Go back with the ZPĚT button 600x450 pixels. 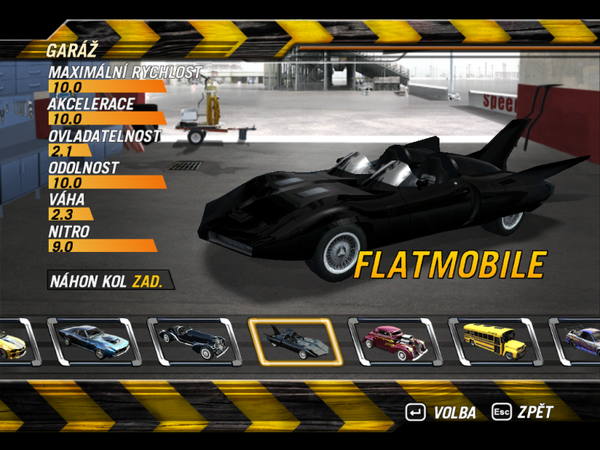(x=522, y=412)
